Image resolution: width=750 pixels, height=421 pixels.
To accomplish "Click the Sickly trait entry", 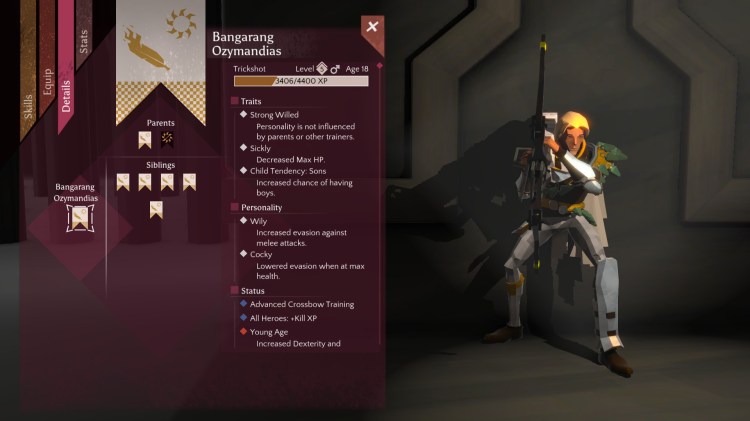I will pyautogui.click(x=260, y=148).
